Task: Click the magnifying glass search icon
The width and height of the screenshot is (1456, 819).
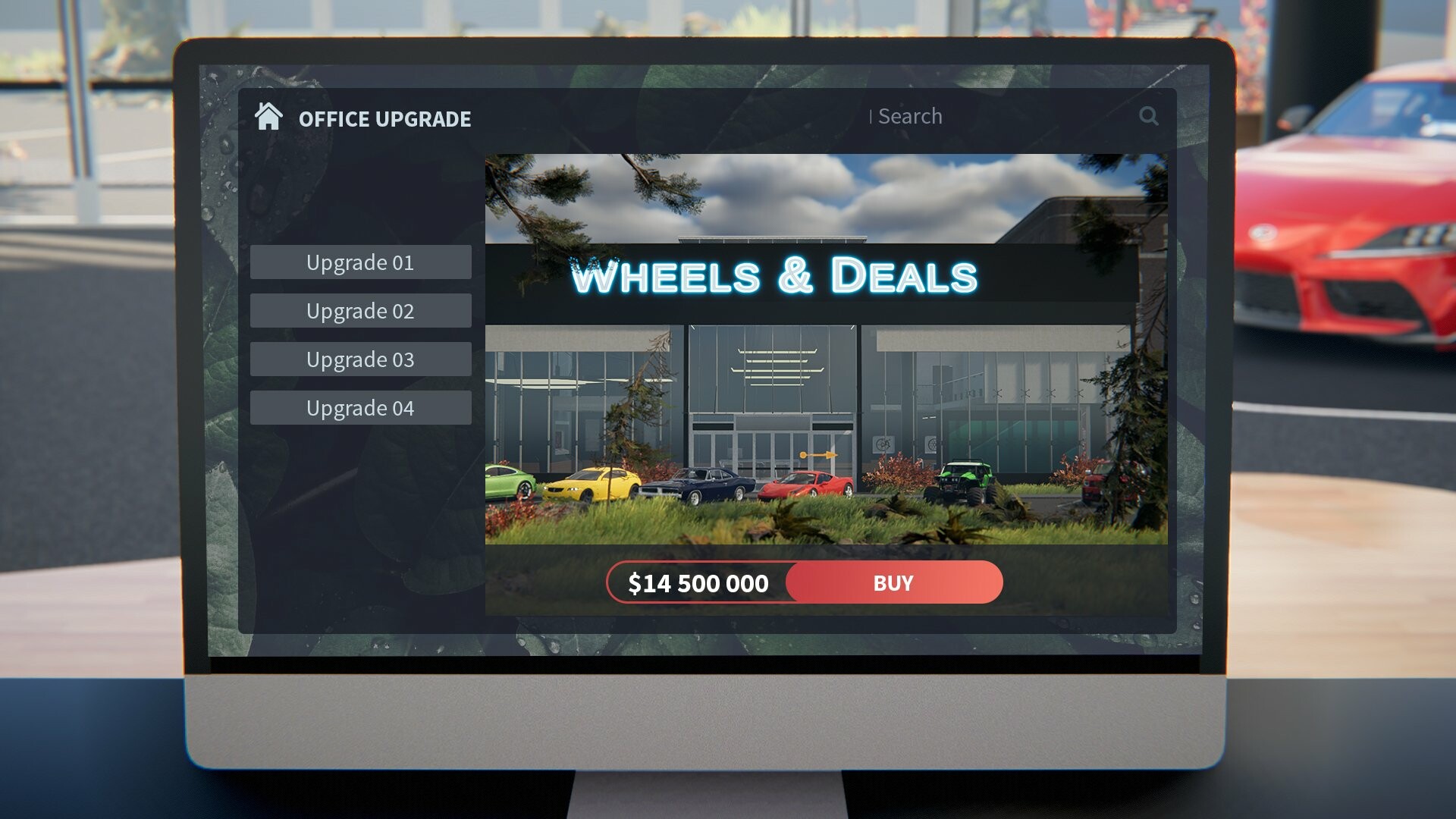Action: [x=1149, y=116]
